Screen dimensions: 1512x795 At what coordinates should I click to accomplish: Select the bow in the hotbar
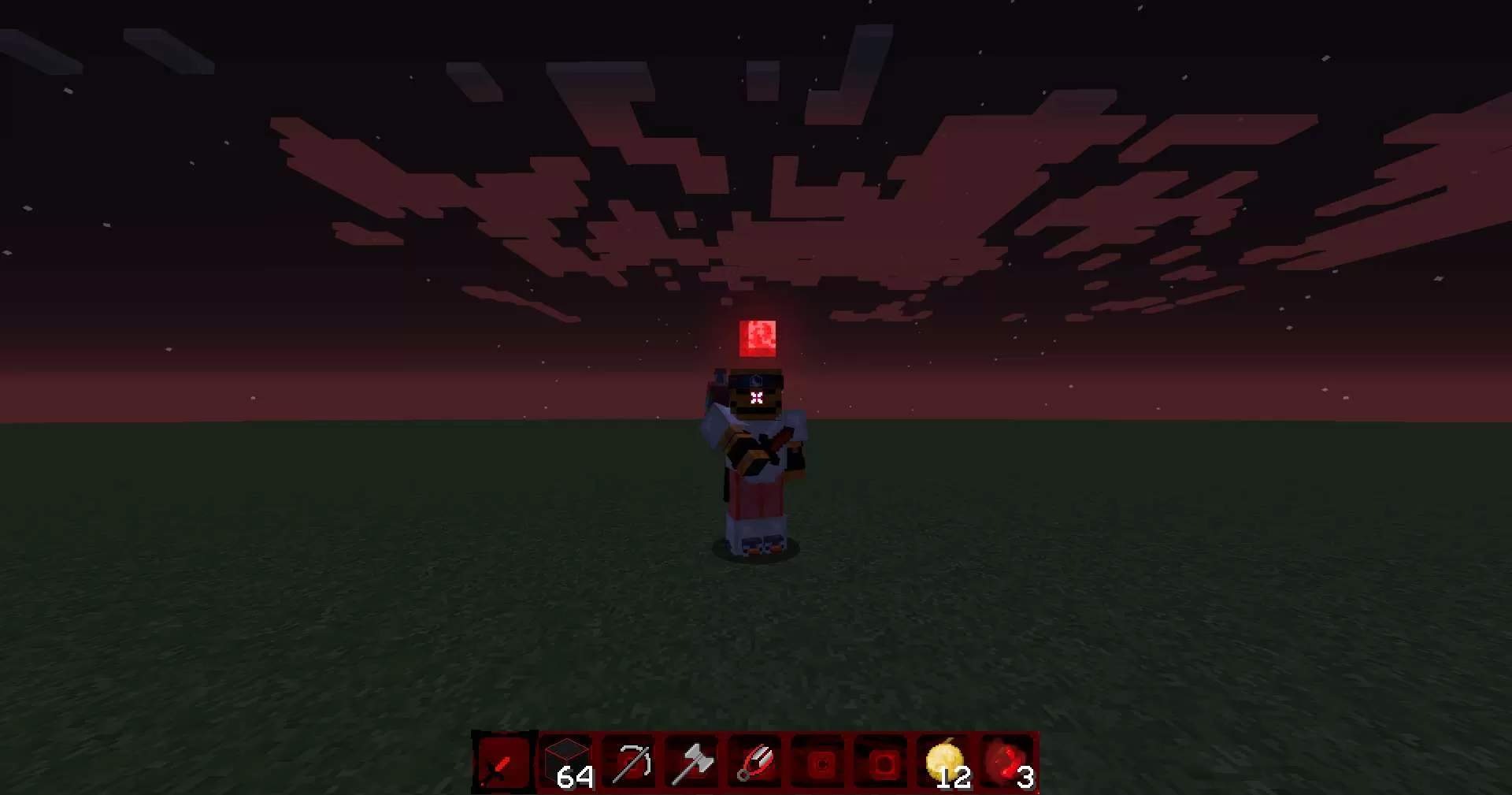coord(628,763)
